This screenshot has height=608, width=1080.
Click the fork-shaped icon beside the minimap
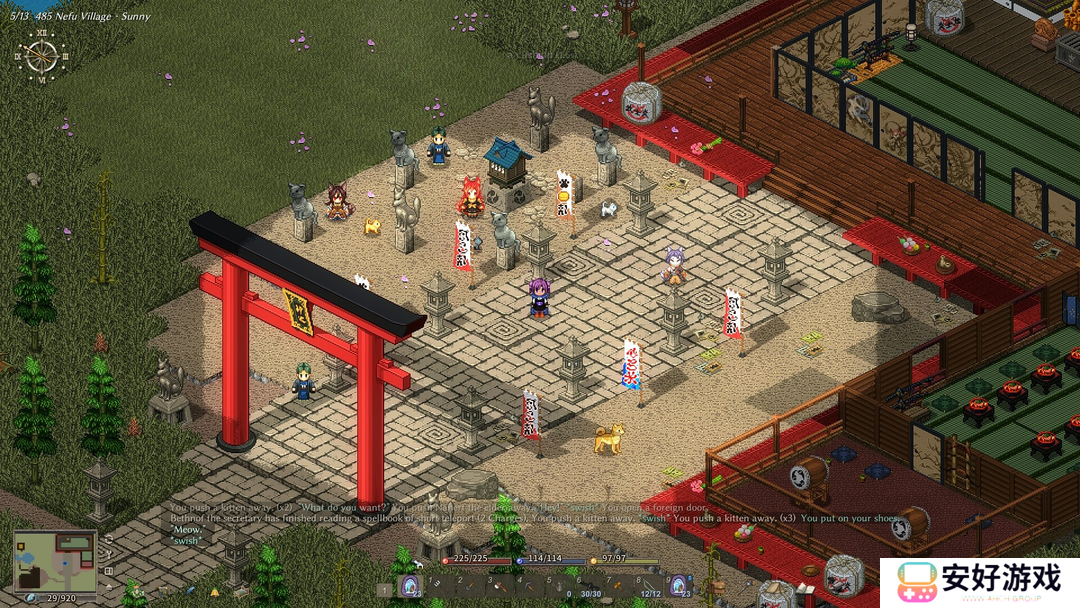pyautogui.click(x=107, y=555)
